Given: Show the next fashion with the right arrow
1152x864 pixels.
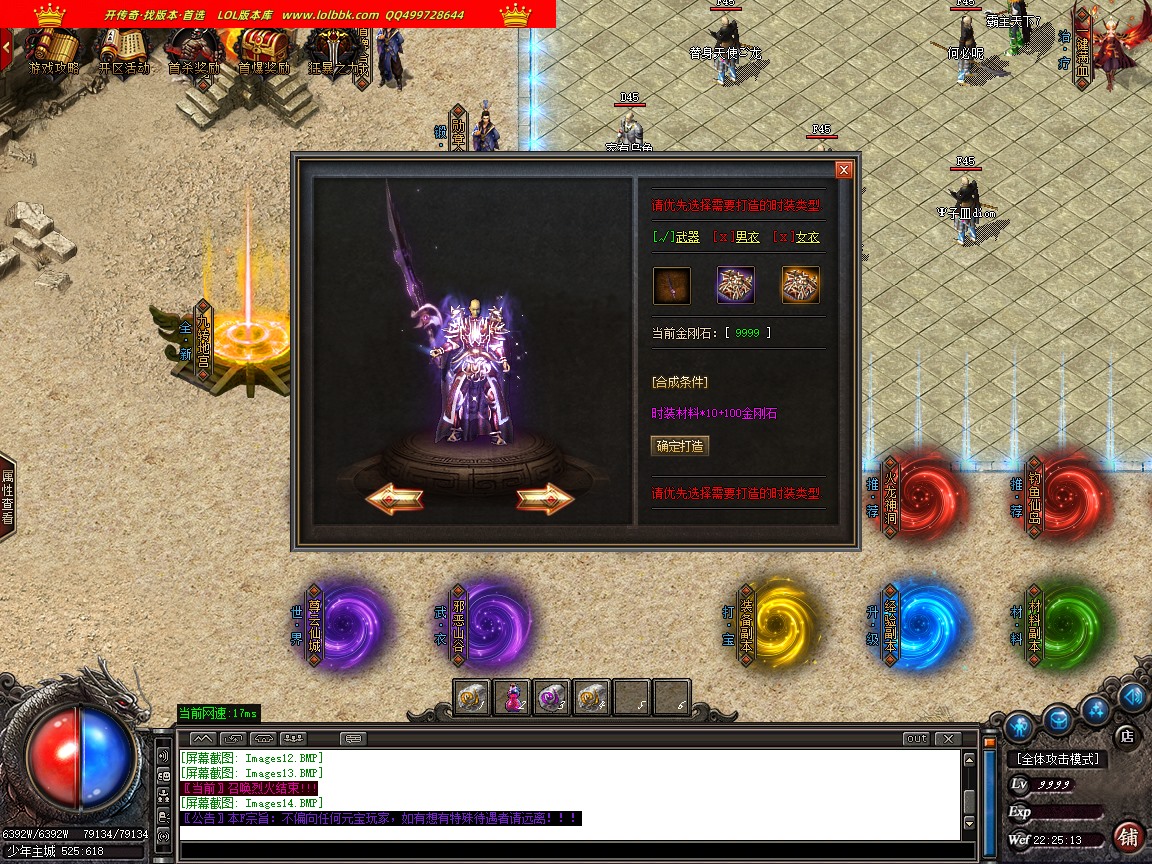Looking at the screenshot, I should [545, 498].
